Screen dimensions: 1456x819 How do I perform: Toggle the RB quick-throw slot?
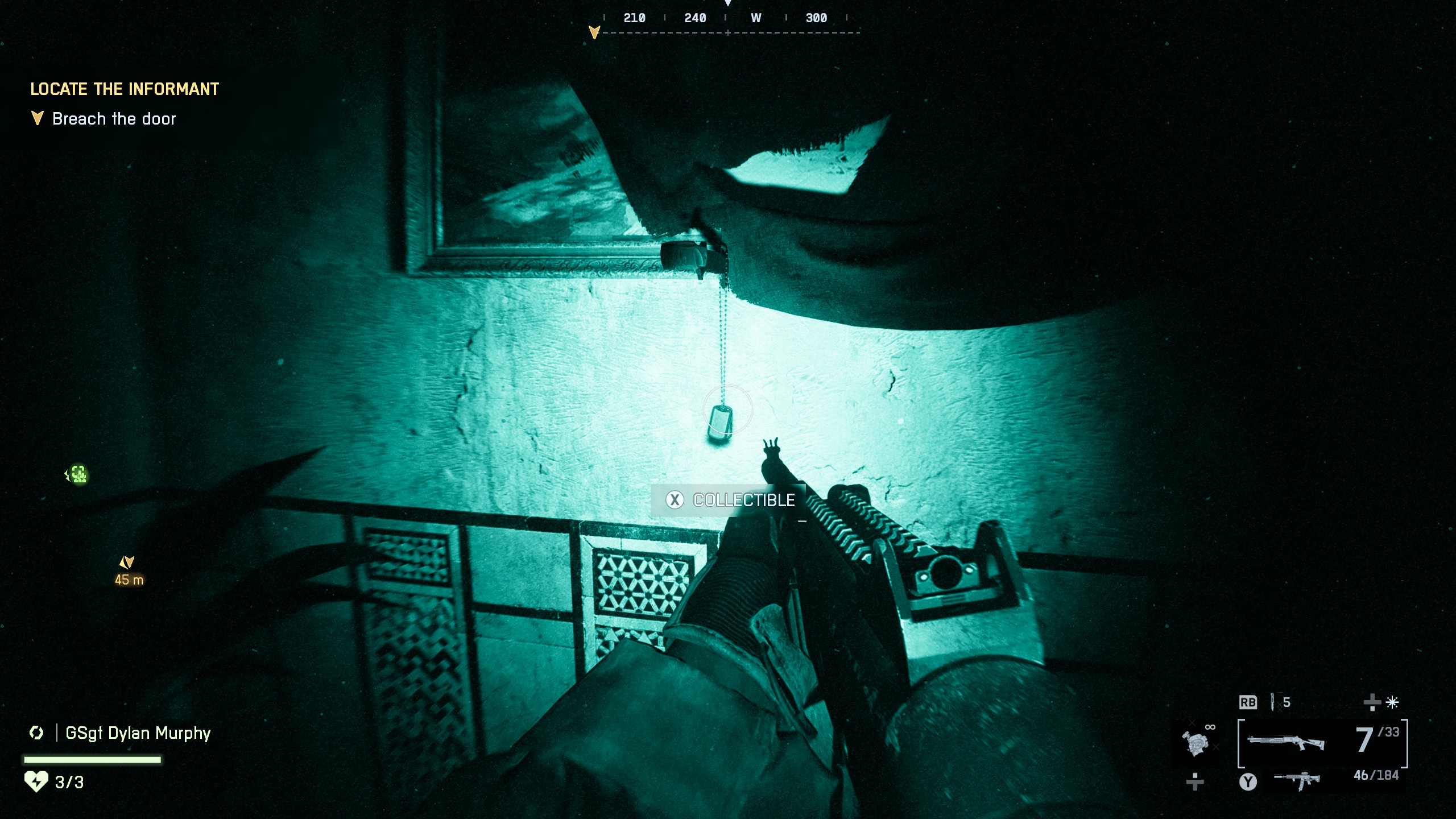(x=1248, y=703)
